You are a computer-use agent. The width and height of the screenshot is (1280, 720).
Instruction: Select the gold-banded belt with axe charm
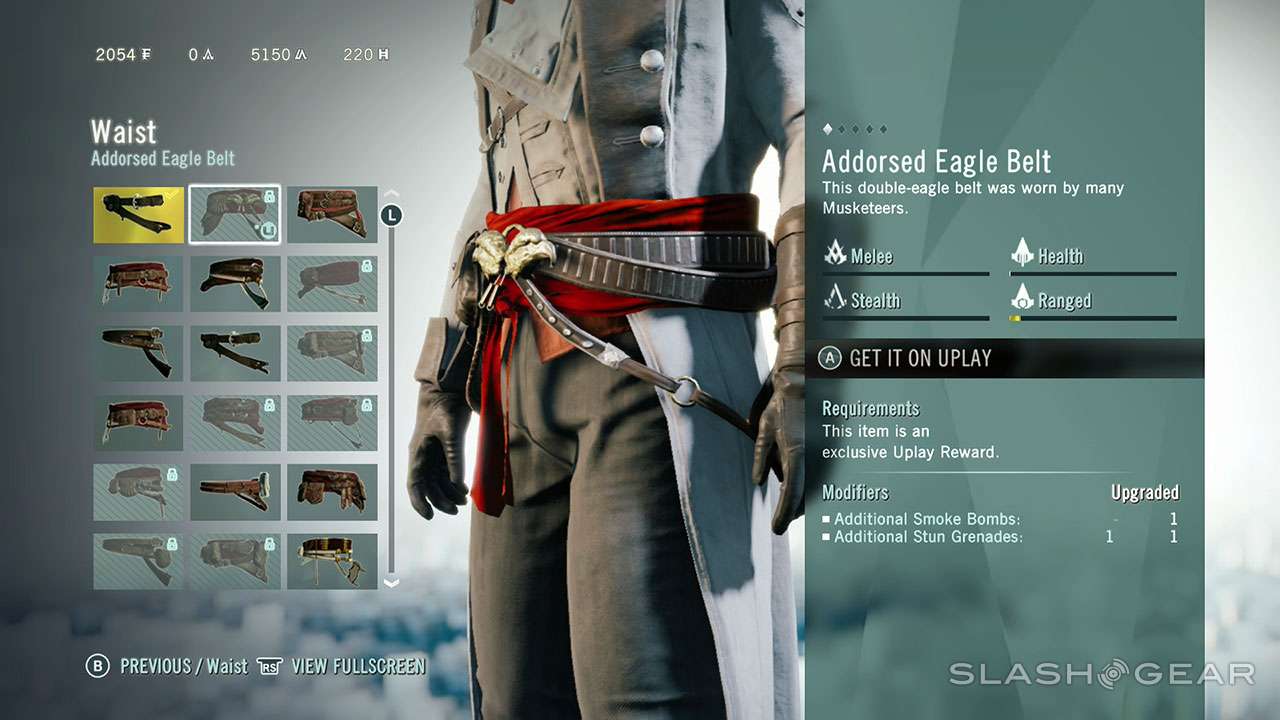(332, 561)
